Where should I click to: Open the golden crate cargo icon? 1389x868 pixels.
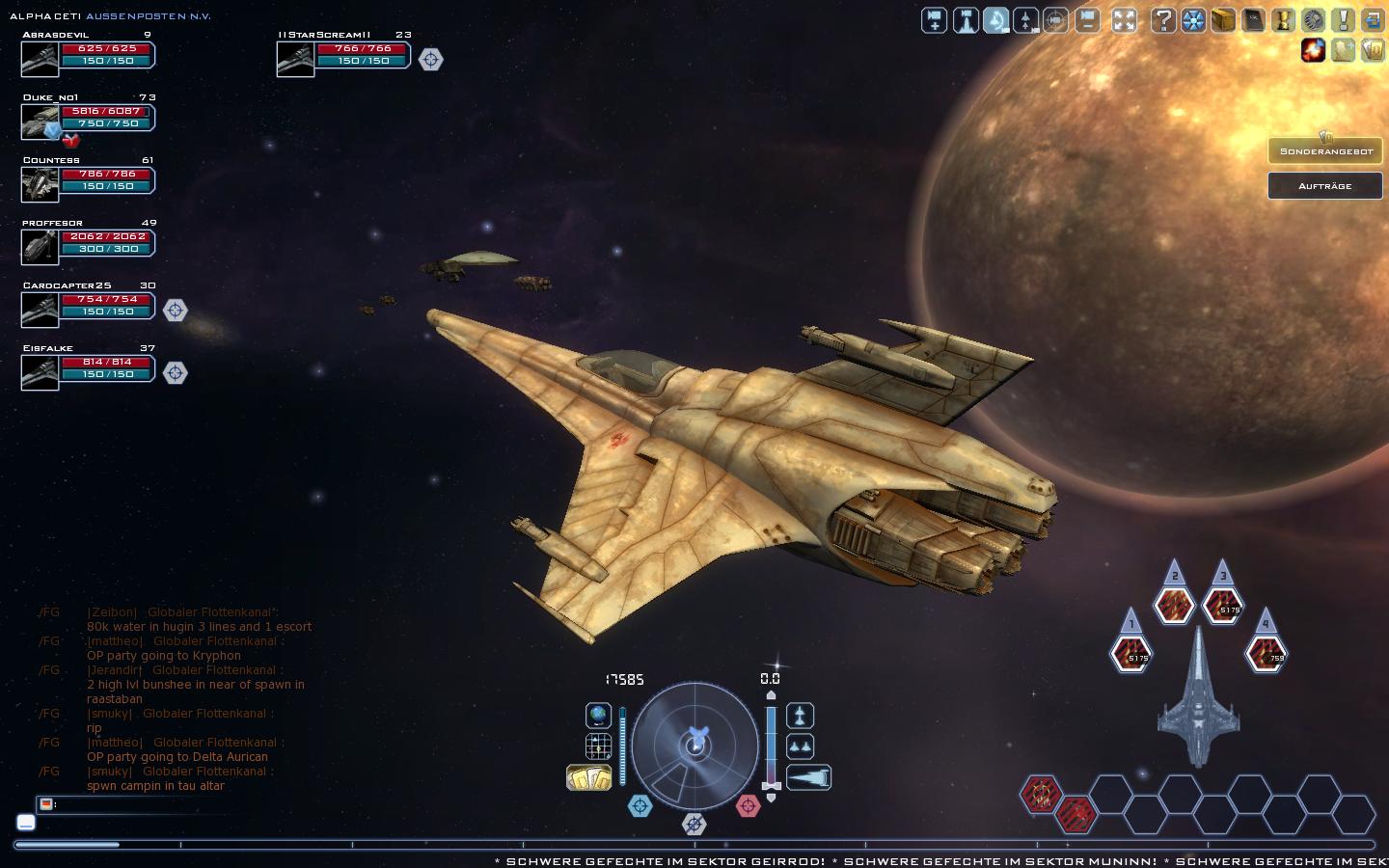1223,20
